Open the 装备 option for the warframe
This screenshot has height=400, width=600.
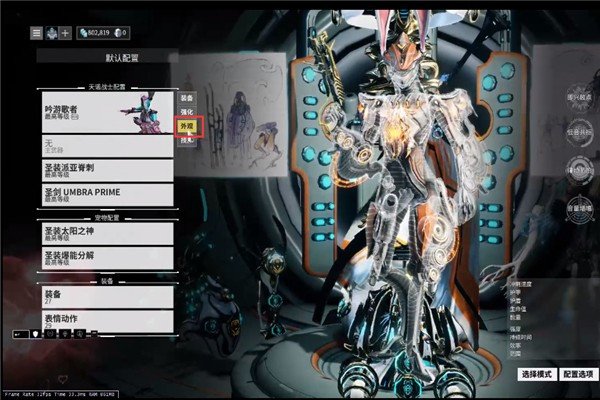185,99
